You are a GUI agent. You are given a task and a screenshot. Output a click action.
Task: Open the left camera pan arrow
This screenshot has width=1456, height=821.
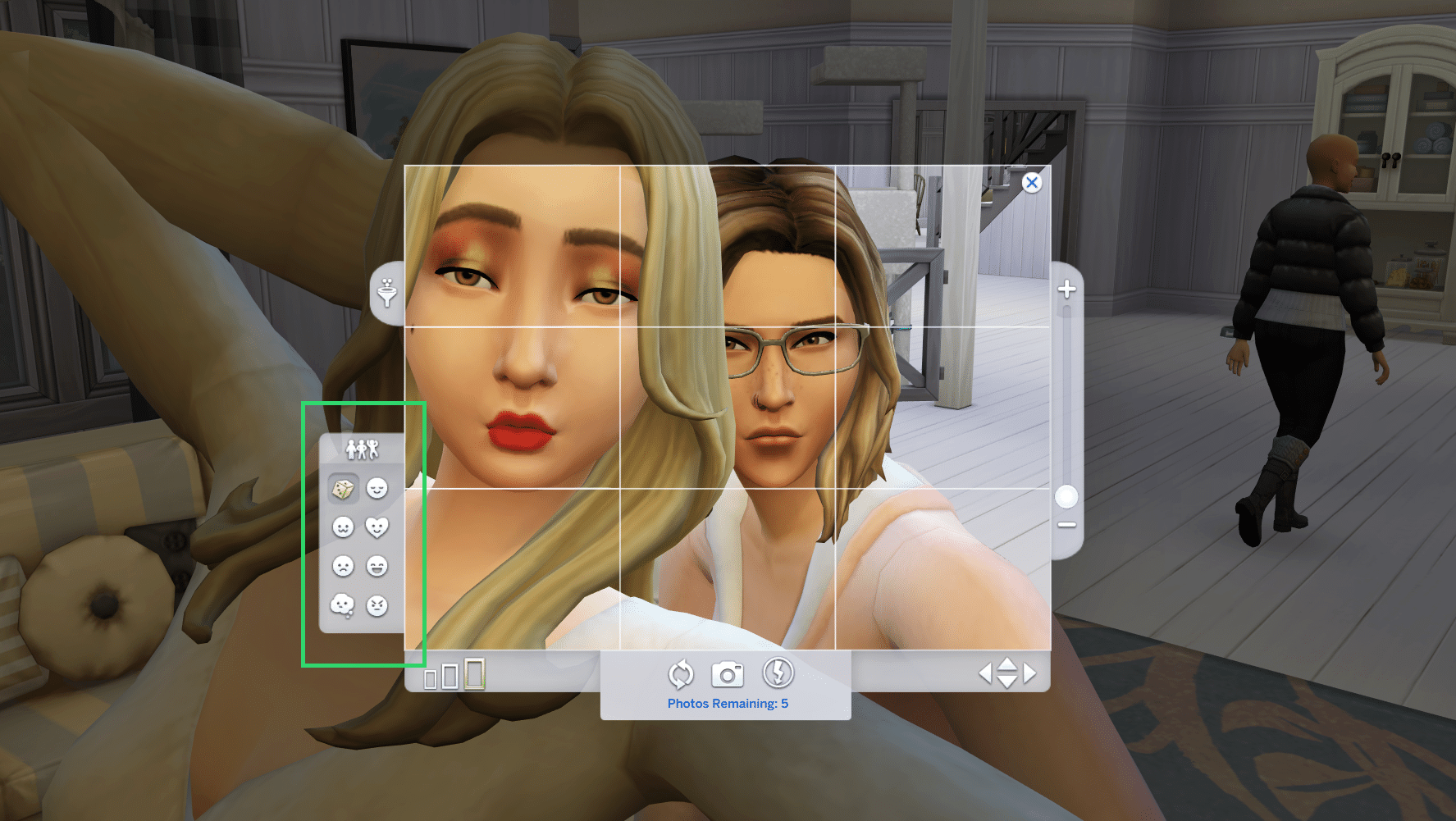988,673
